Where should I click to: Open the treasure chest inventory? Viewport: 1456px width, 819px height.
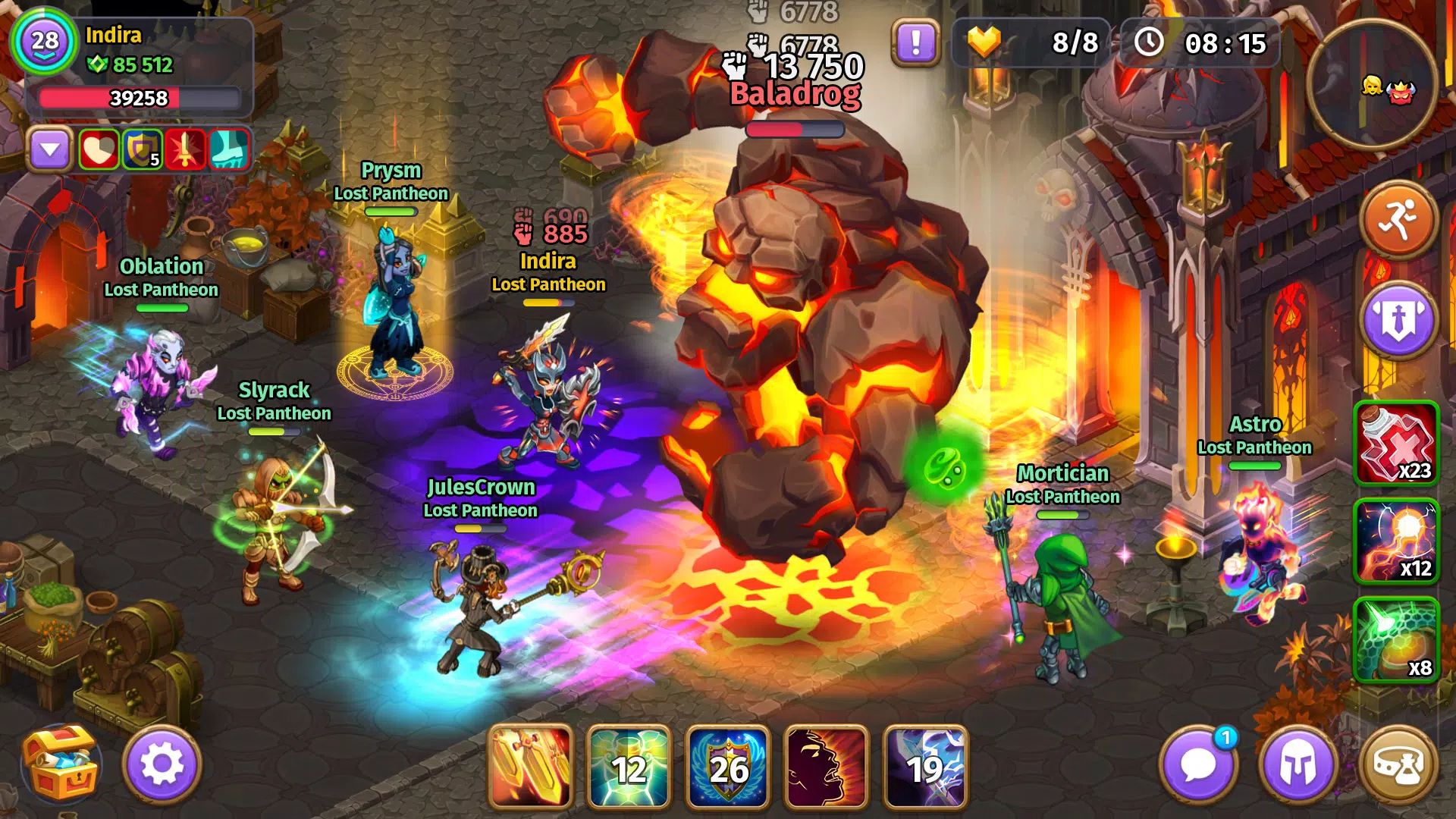click(x=61, y=764)
